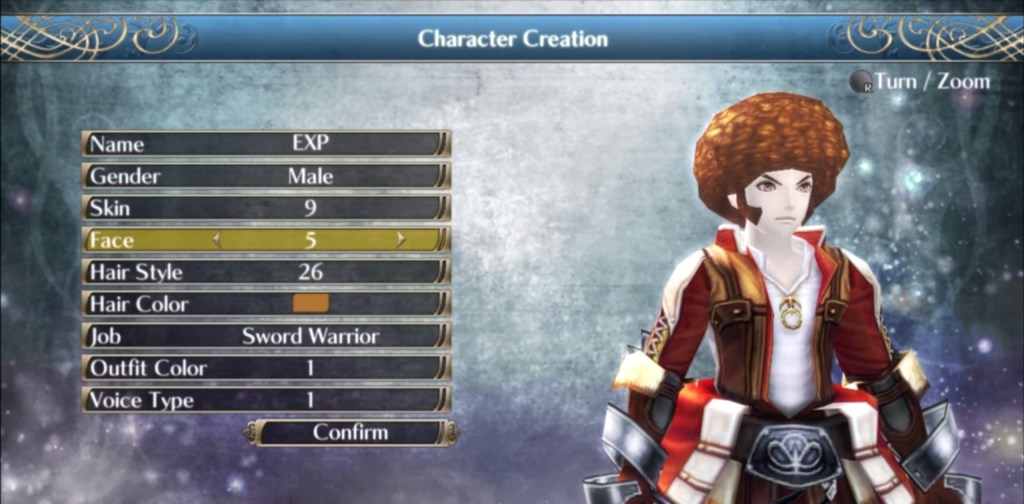This screenshot has height=504, width=1024.
Task: Choose the Outfit Color row
Action: (265, 368)
